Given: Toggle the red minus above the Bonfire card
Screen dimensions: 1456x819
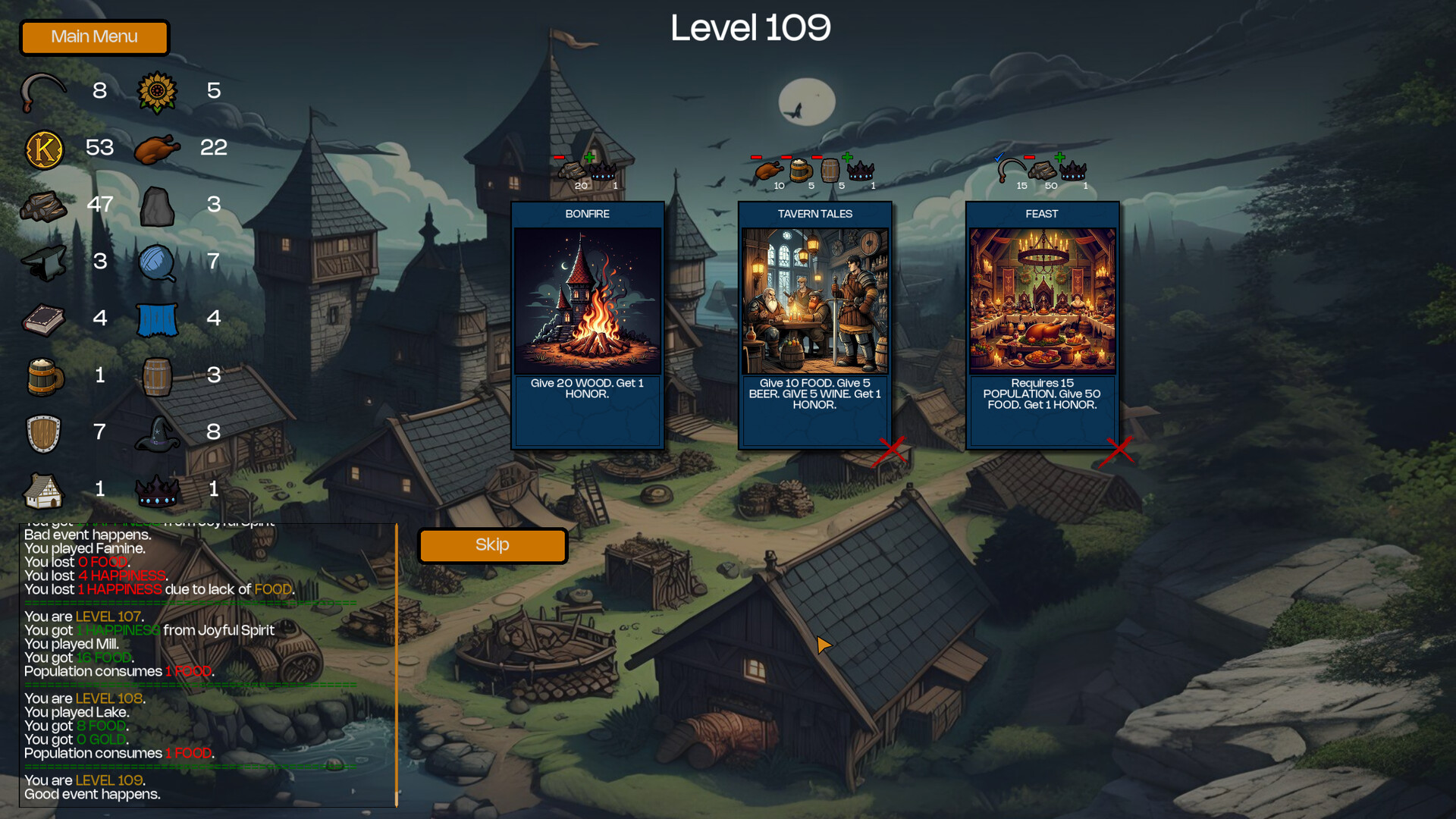Looking at the screenshot, I should coord(559,158).
